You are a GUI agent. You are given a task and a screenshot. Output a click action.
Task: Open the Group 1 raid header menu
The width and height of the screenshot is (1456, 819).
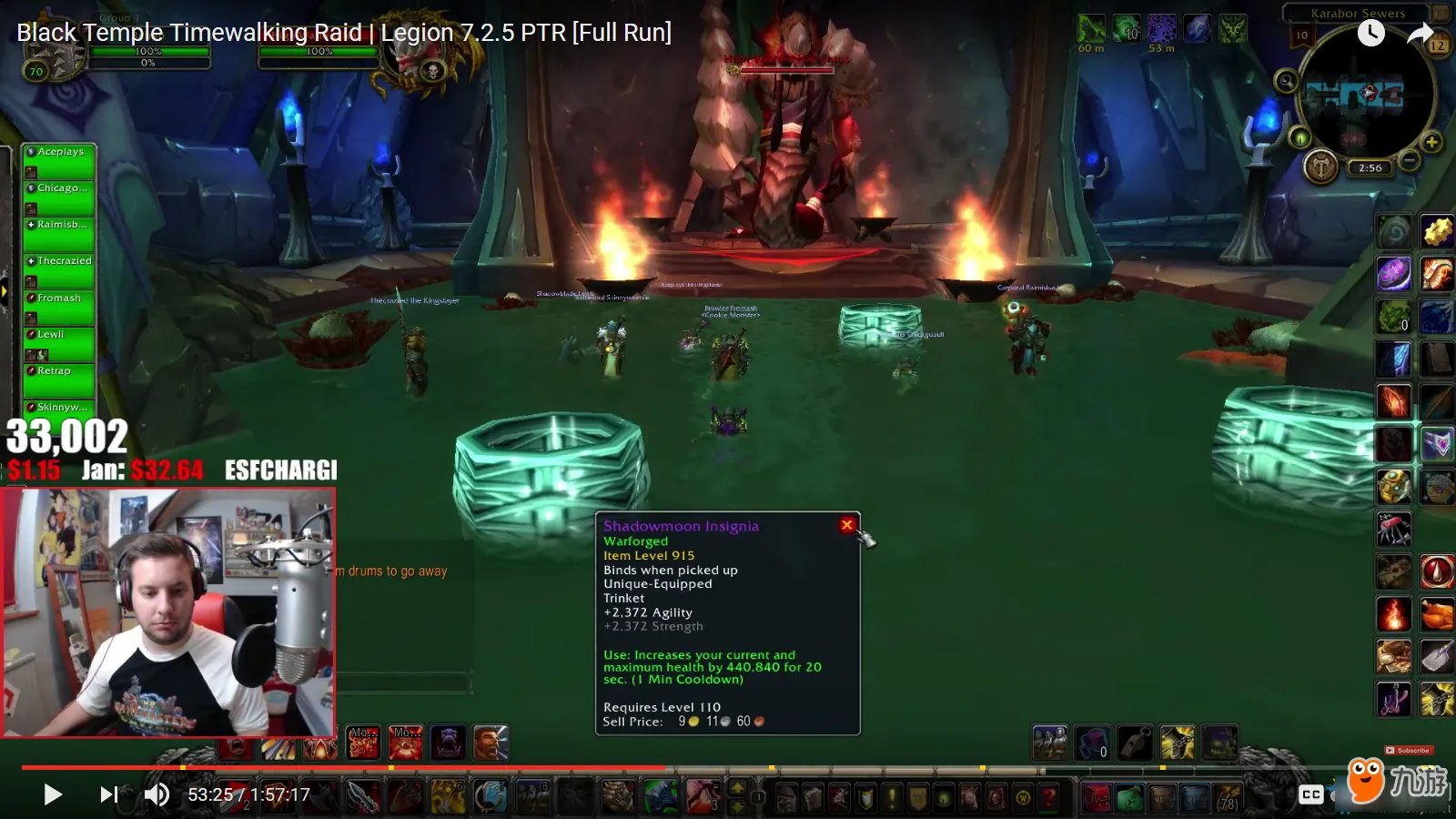[x=118, y=16]
